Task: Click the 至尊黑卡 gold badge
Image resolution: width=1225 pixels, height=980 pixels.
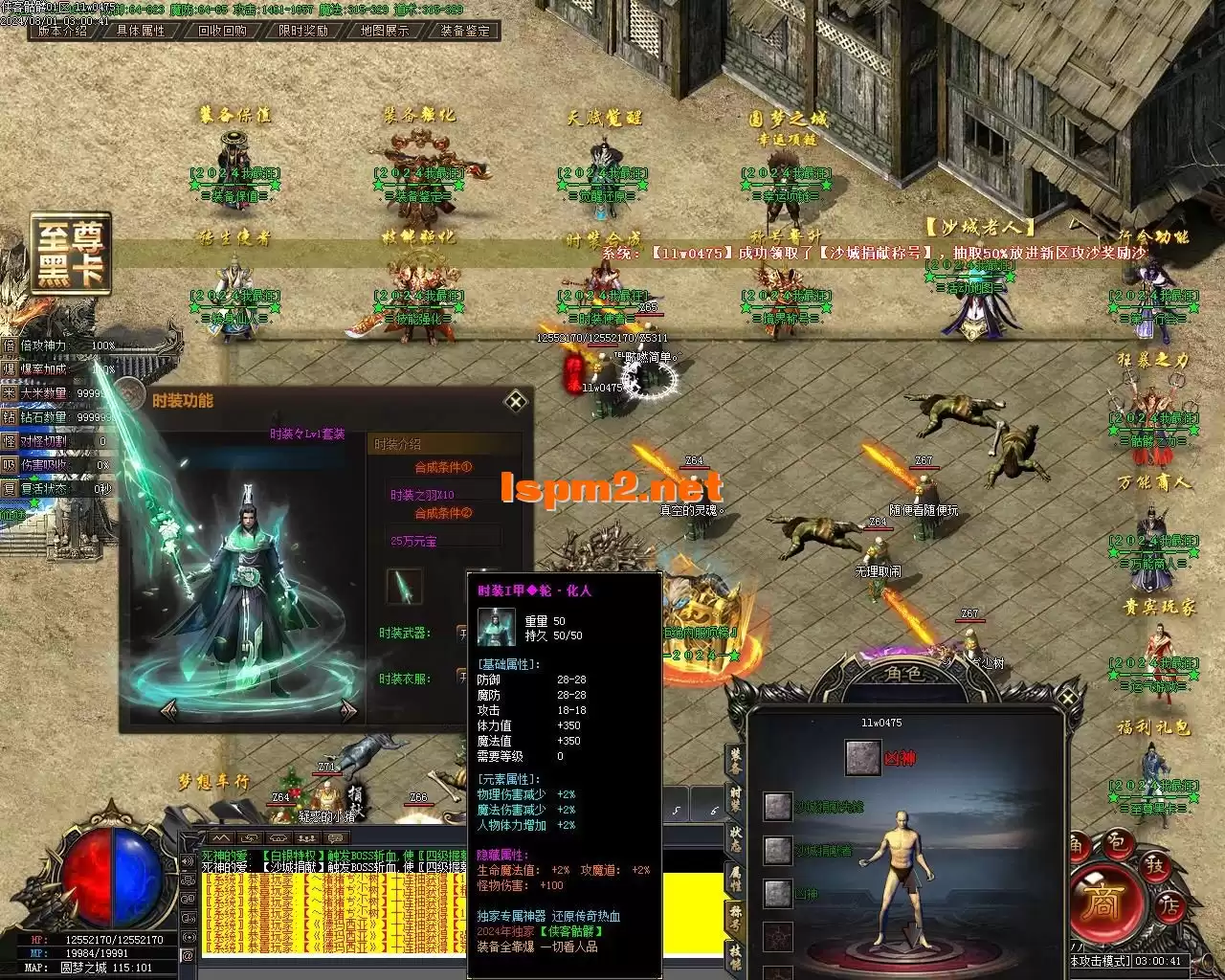Action: click(x=72, y=255)
